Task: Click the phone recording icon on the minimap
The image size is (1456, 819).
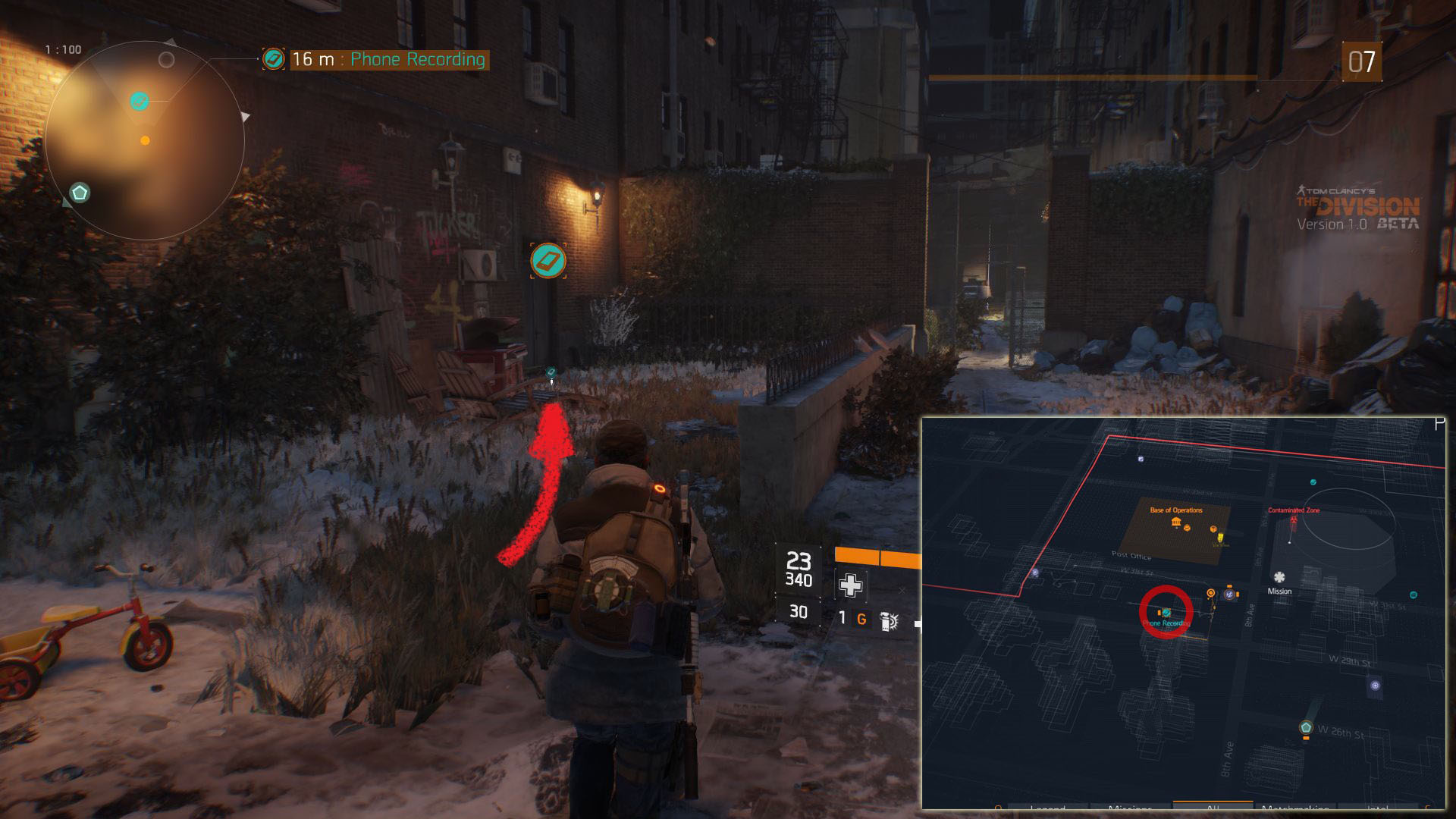Action: tap(139, 101)
